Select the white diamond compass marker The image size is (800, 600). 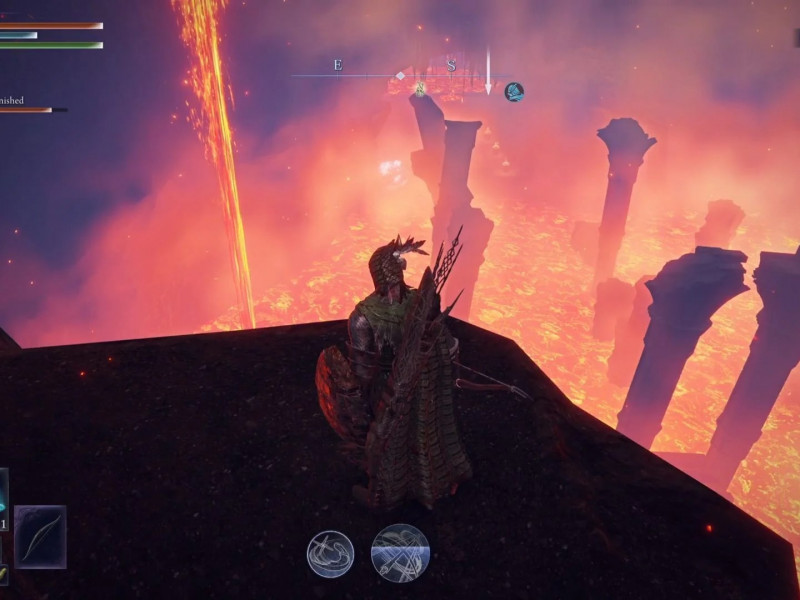[x=400, y=75]
